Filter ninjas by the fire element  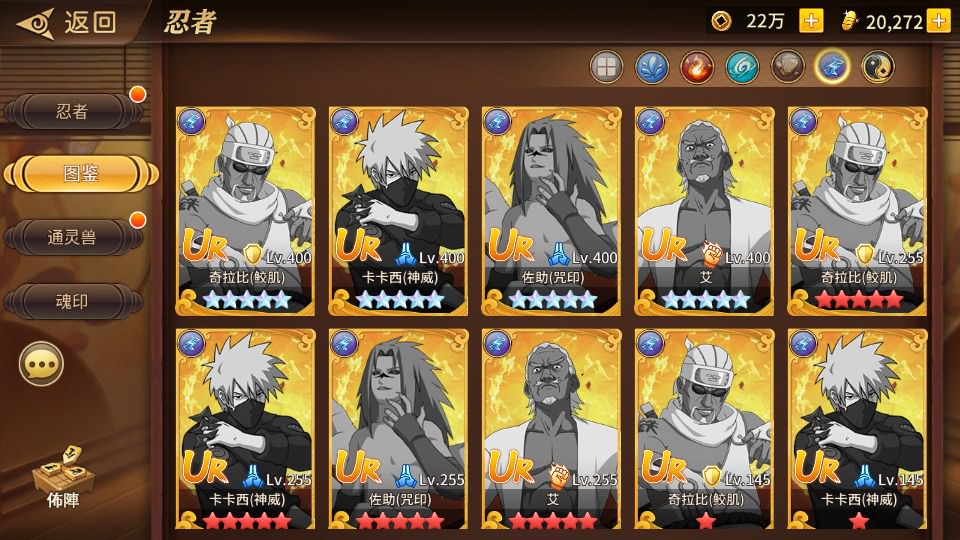point(696,67)
